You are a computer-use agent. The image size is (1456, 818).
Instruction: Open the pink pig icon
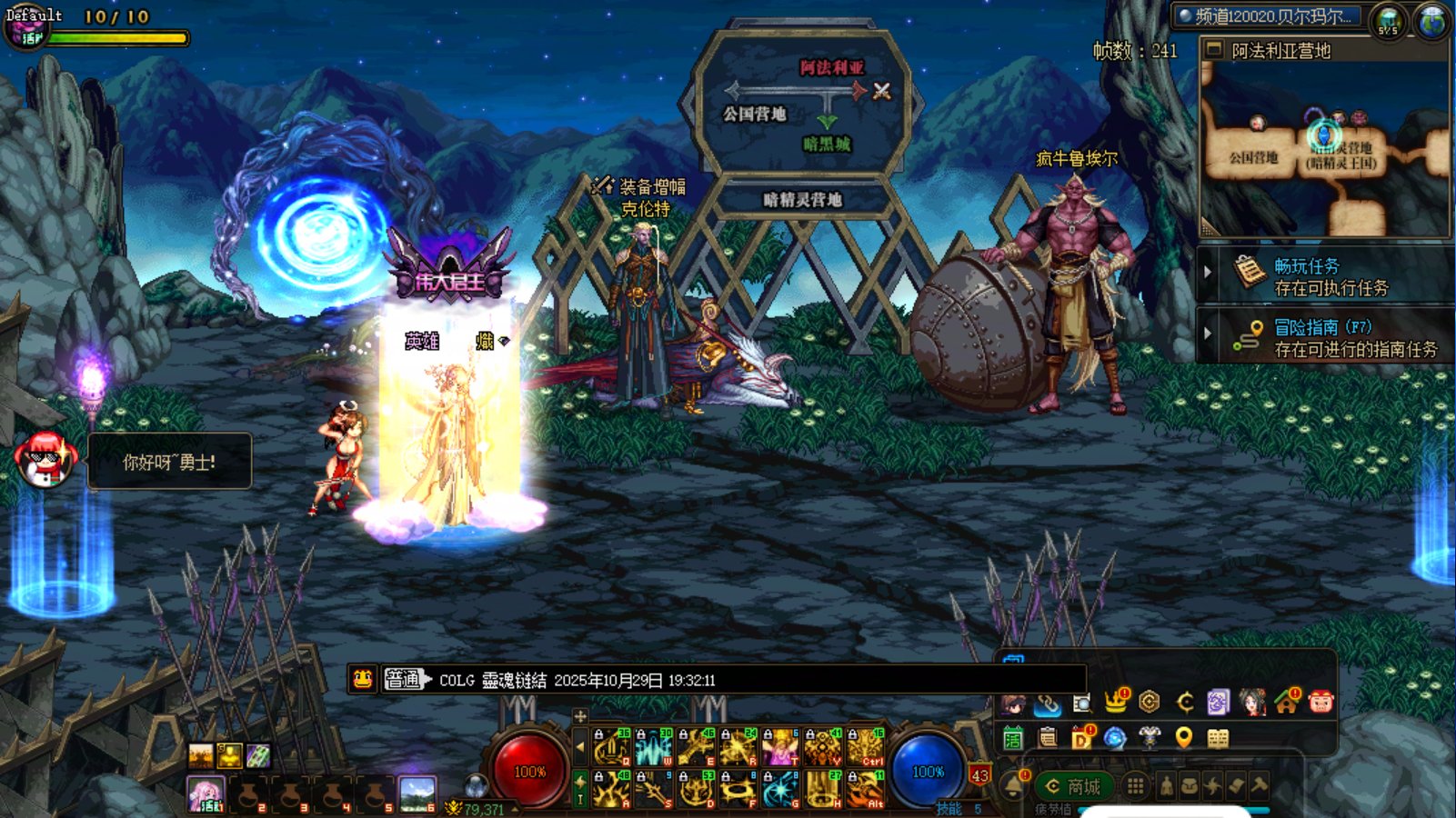[x=1320, y=701]
